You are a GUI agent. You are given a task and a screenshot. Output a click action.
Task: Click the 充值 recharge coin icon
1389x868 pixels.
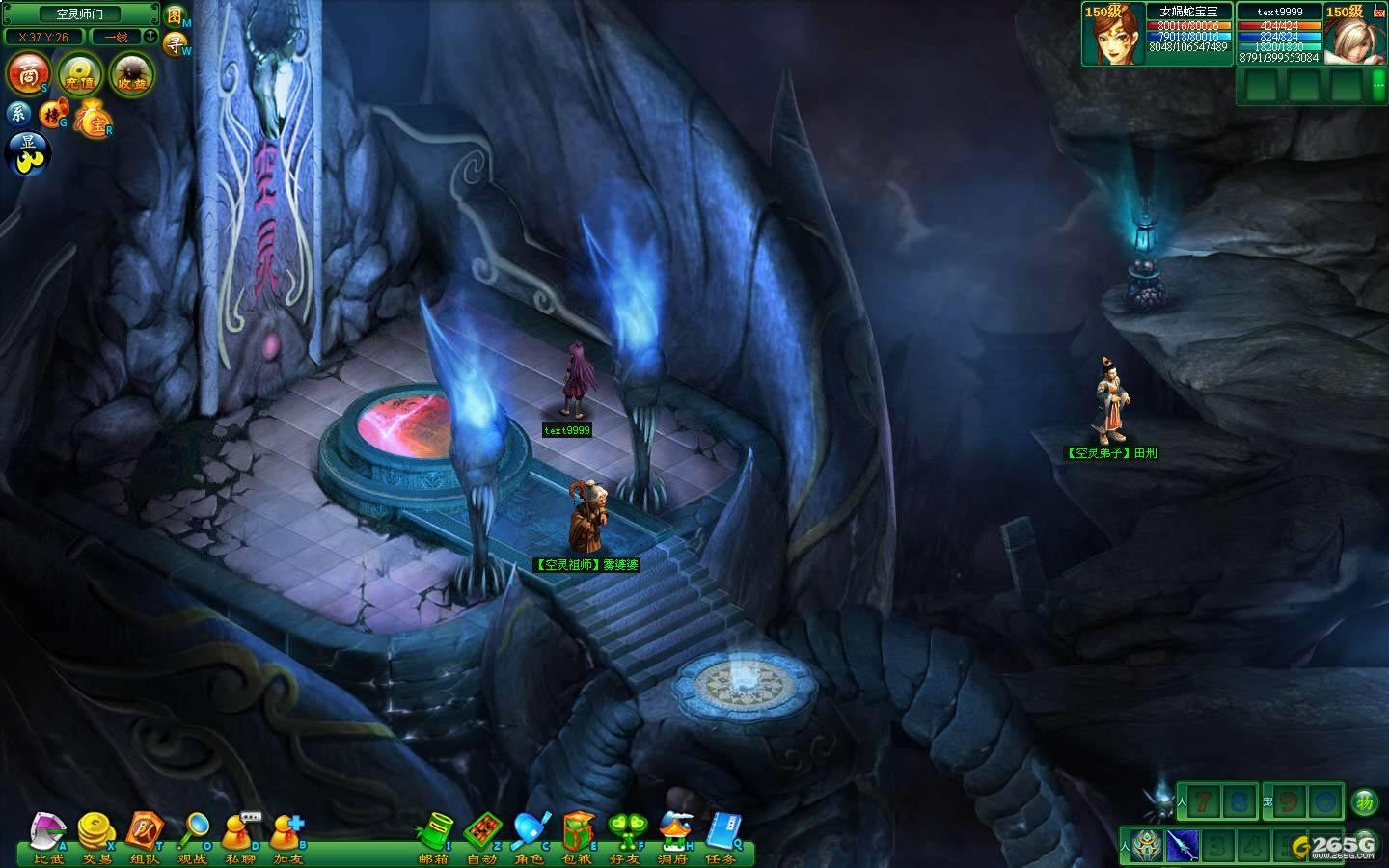(80, 74)
